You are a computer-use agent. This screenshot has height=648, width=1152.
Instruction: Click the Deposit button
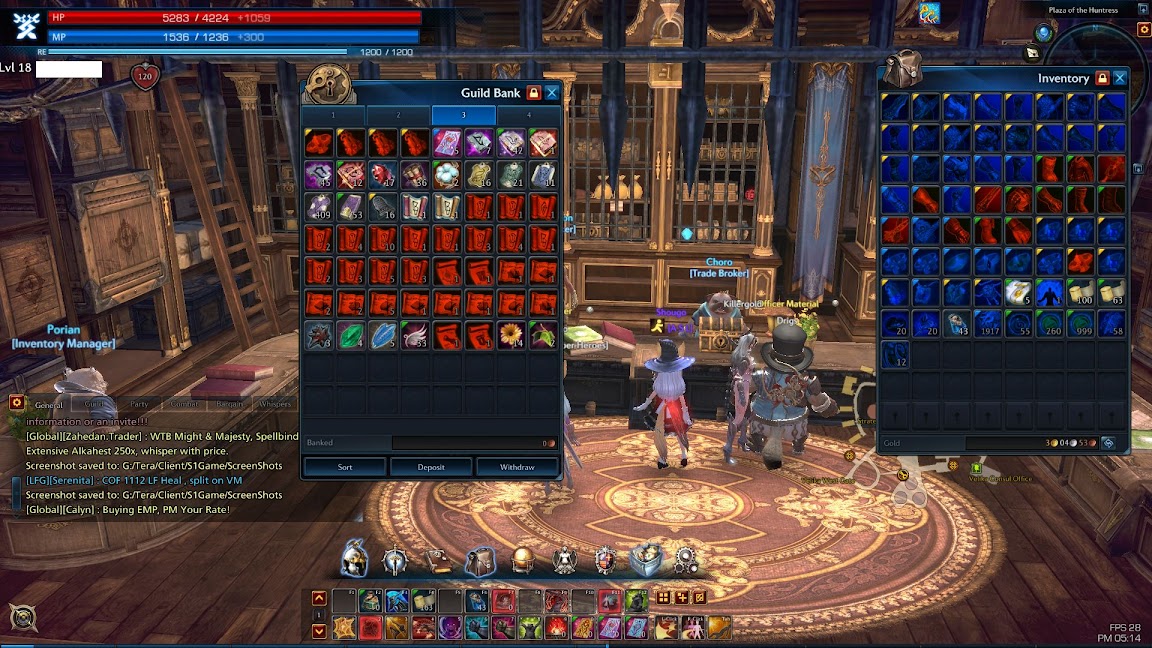[x=431, y=467]
